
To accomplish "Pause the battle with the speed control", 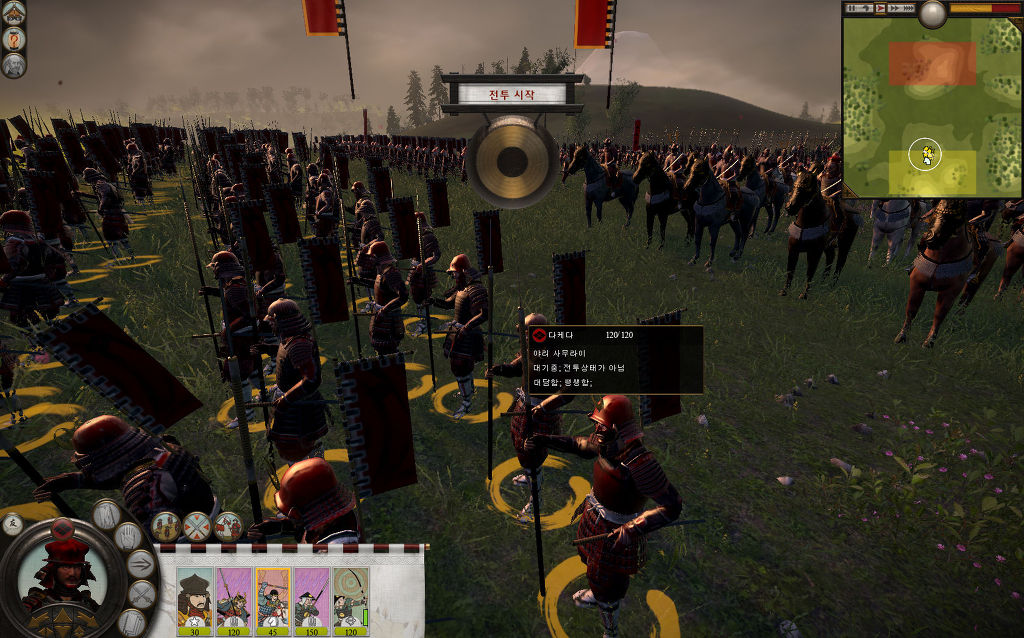I will [852, 8].
